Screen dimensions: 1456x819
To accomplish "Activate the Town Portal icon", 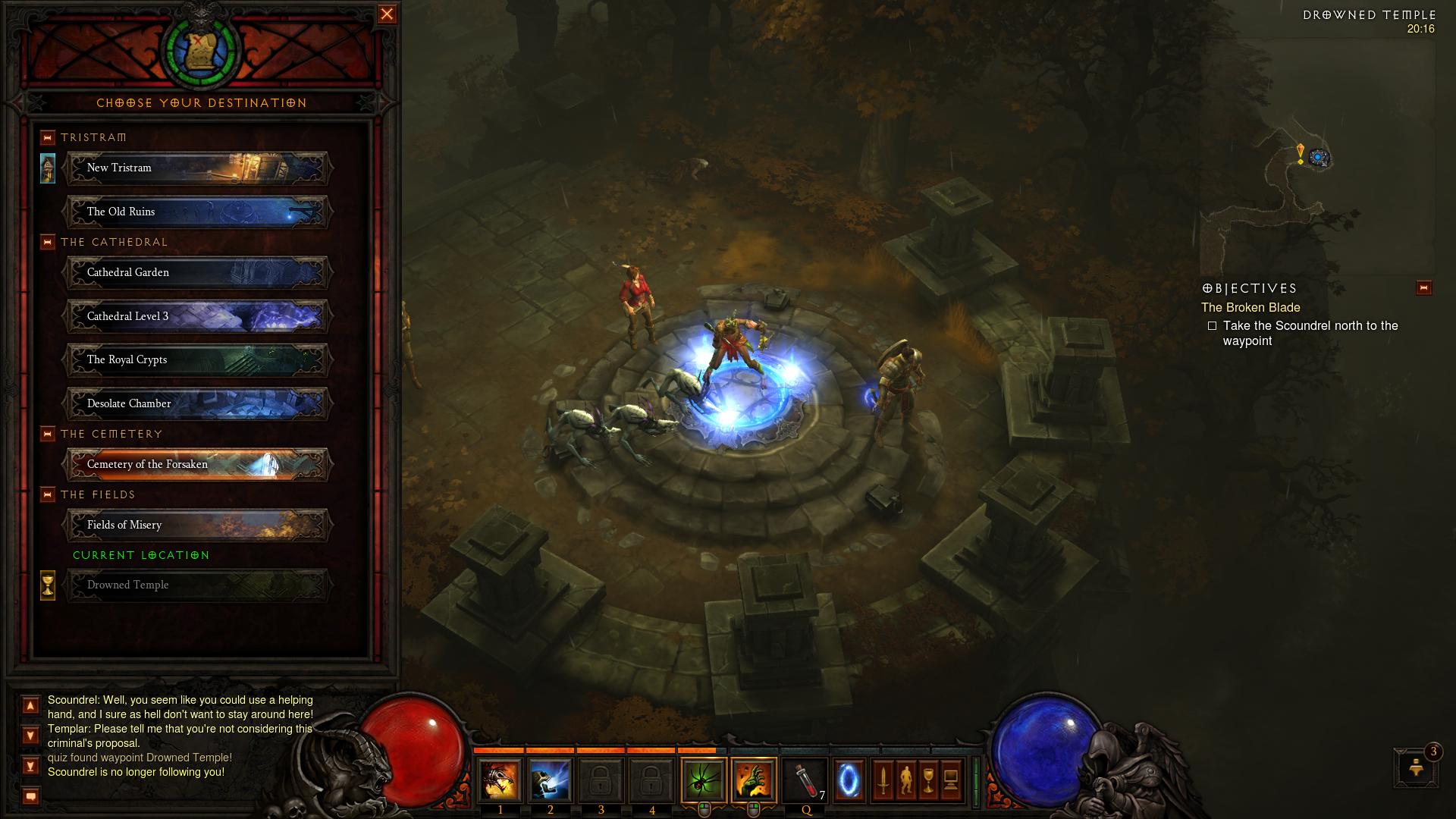I will coord(848,780).
